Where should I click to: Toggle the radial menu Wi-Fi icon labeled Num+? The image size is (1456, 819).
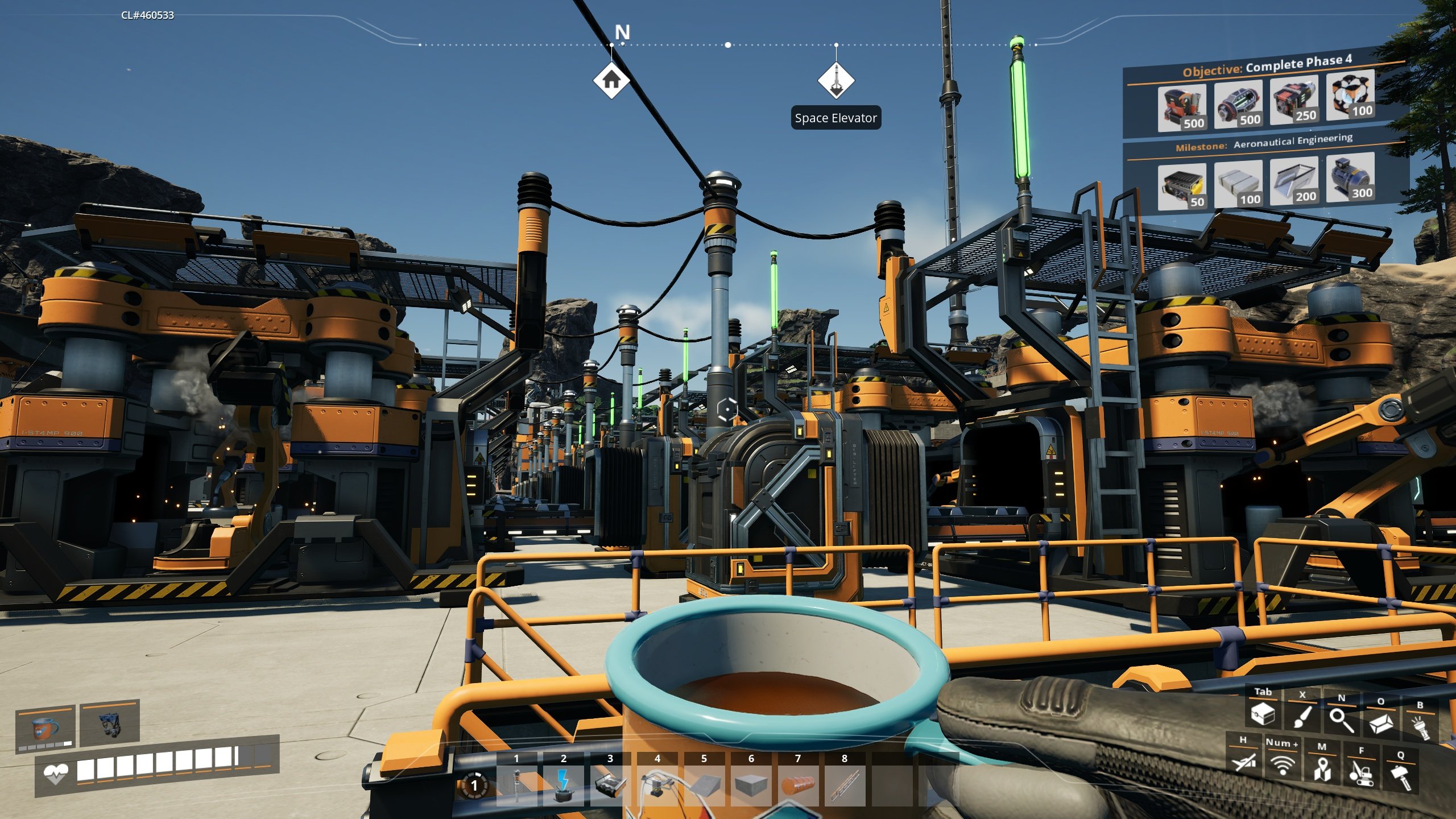point(1282,767)
